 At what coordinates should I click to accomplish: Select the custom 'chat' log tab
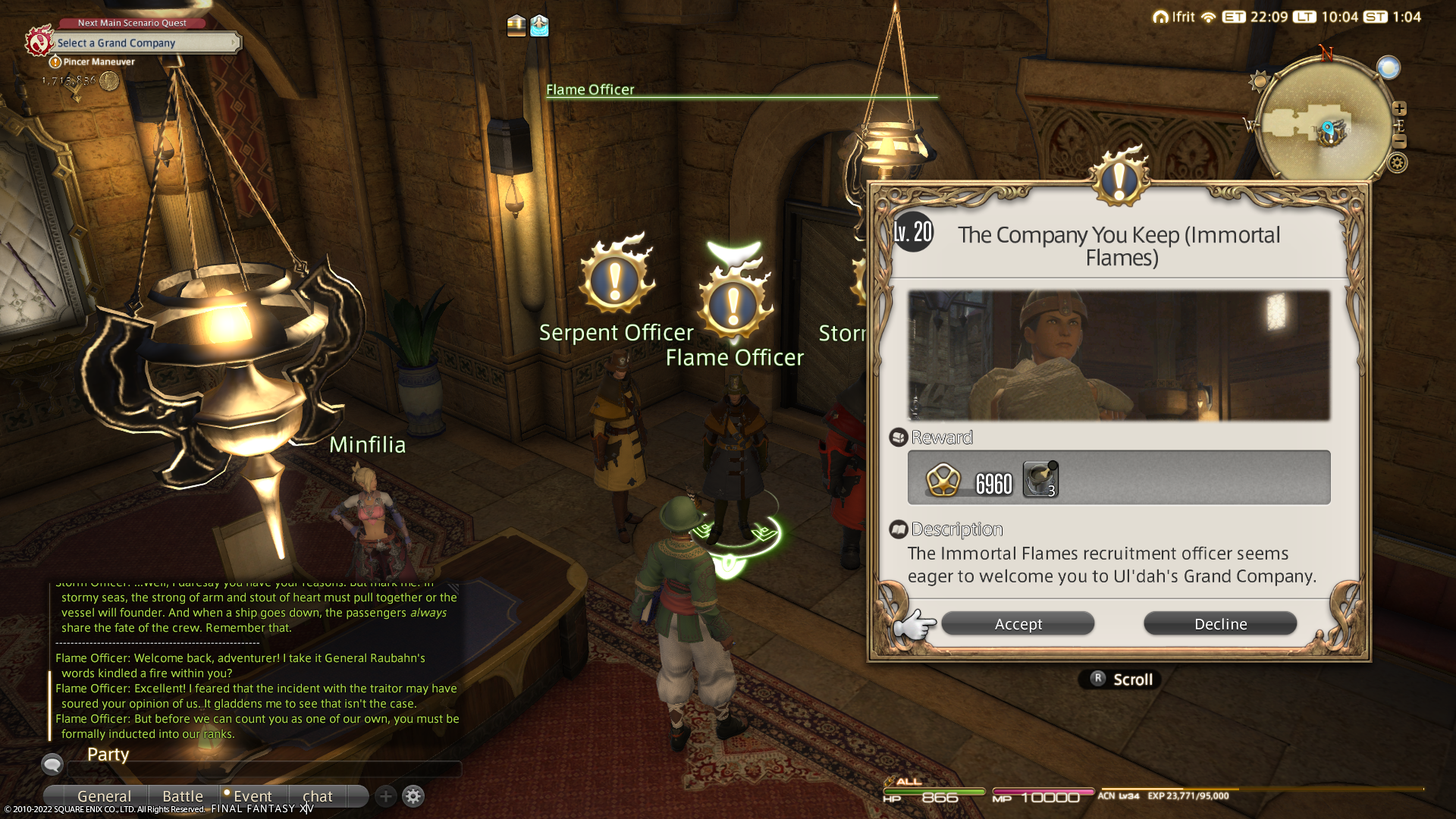317,796
